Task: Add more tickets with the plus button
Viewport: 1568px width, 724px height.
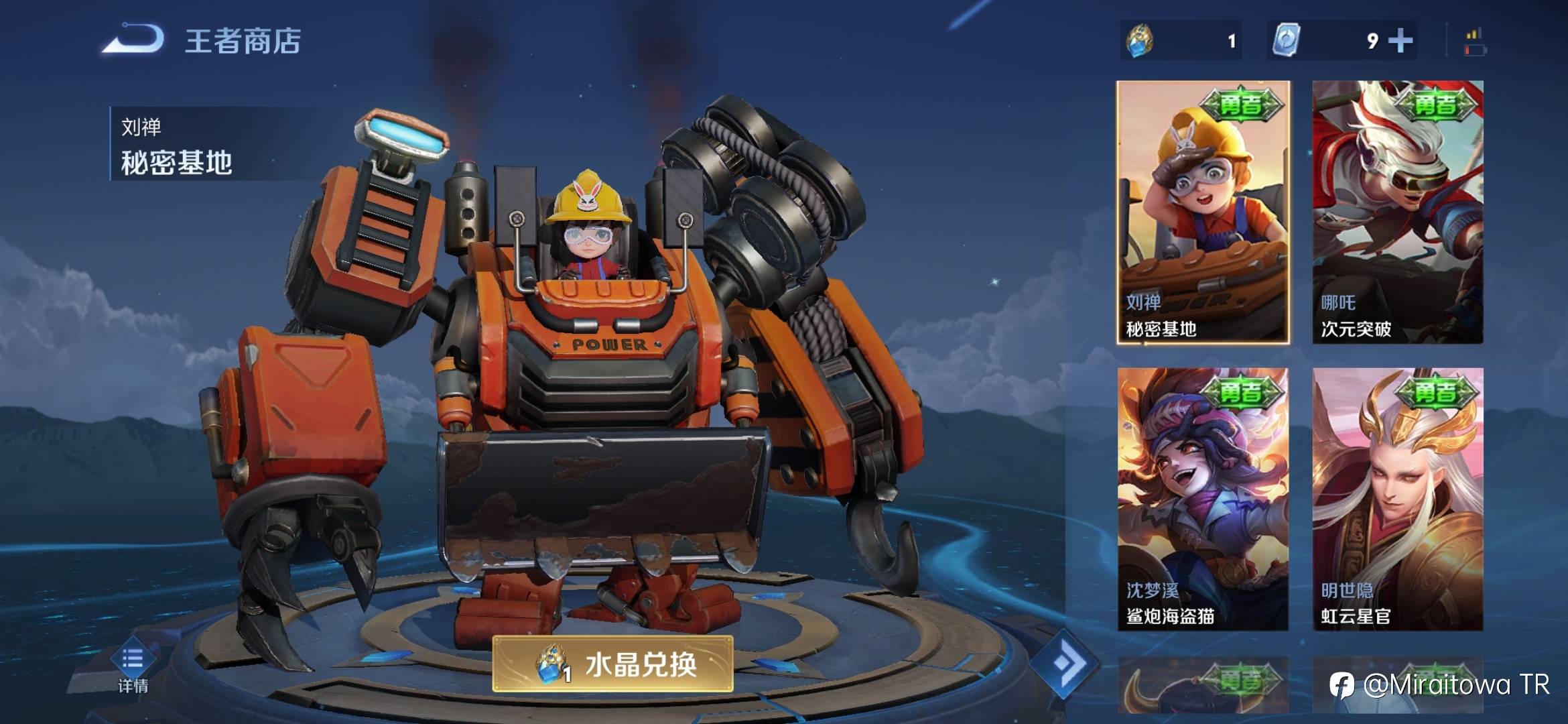Action: click(1400, 41)
